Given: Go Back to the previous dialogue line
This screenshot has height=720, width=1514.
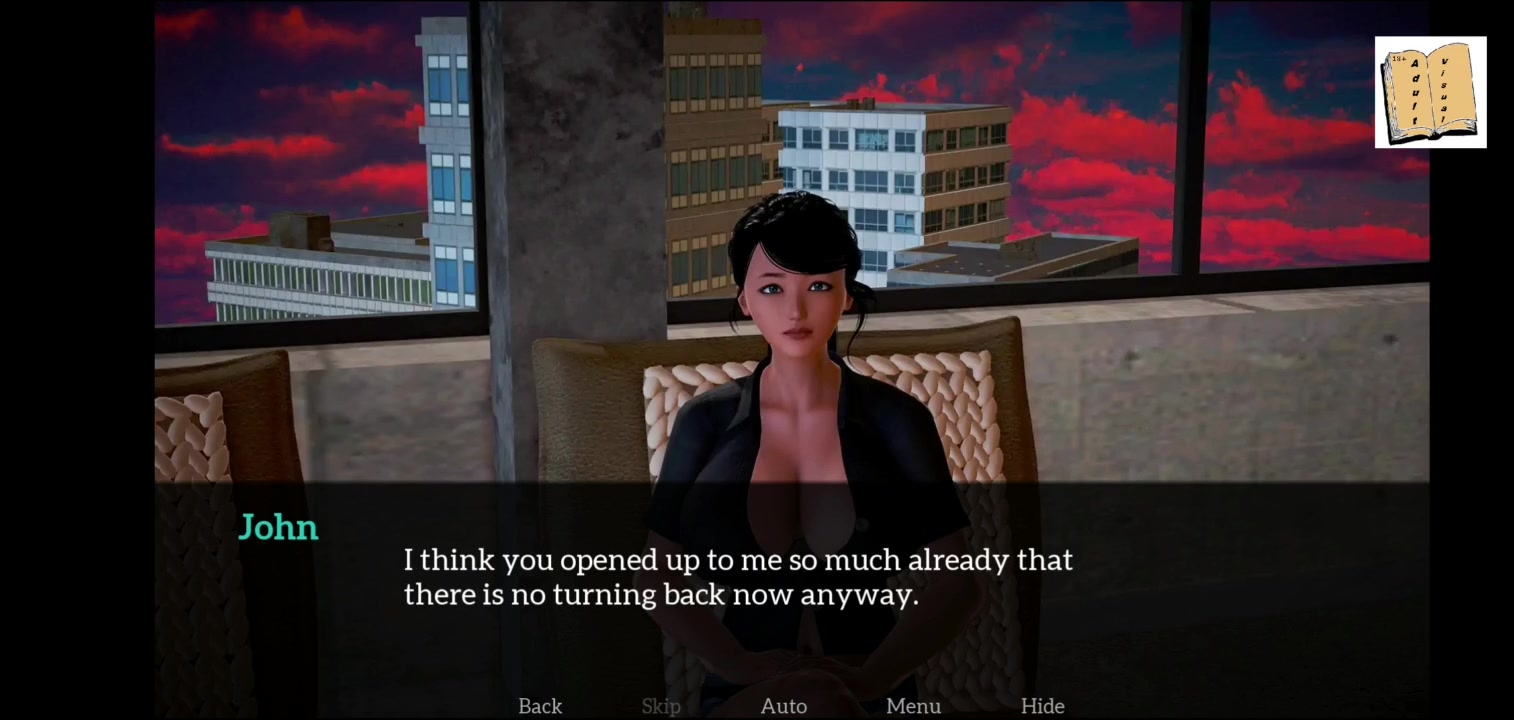Looking at the screenshot, I should click(x=540, y=706).
